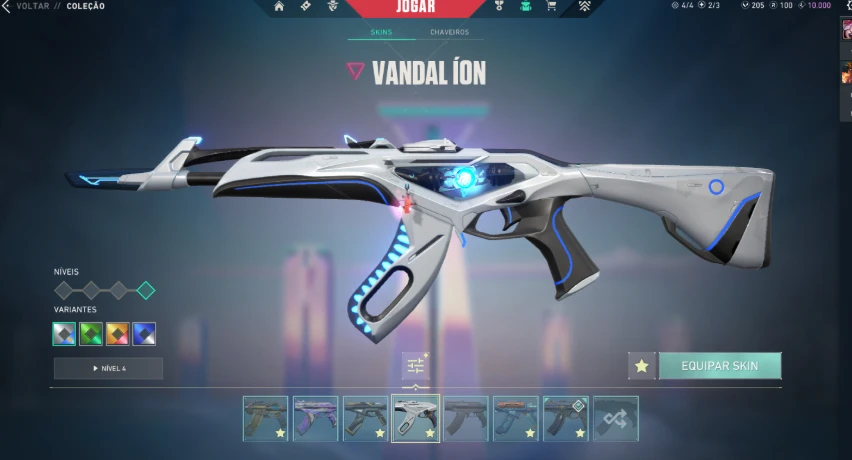Choose the green variant swatch
852x460 pixels.
[91, 334]
